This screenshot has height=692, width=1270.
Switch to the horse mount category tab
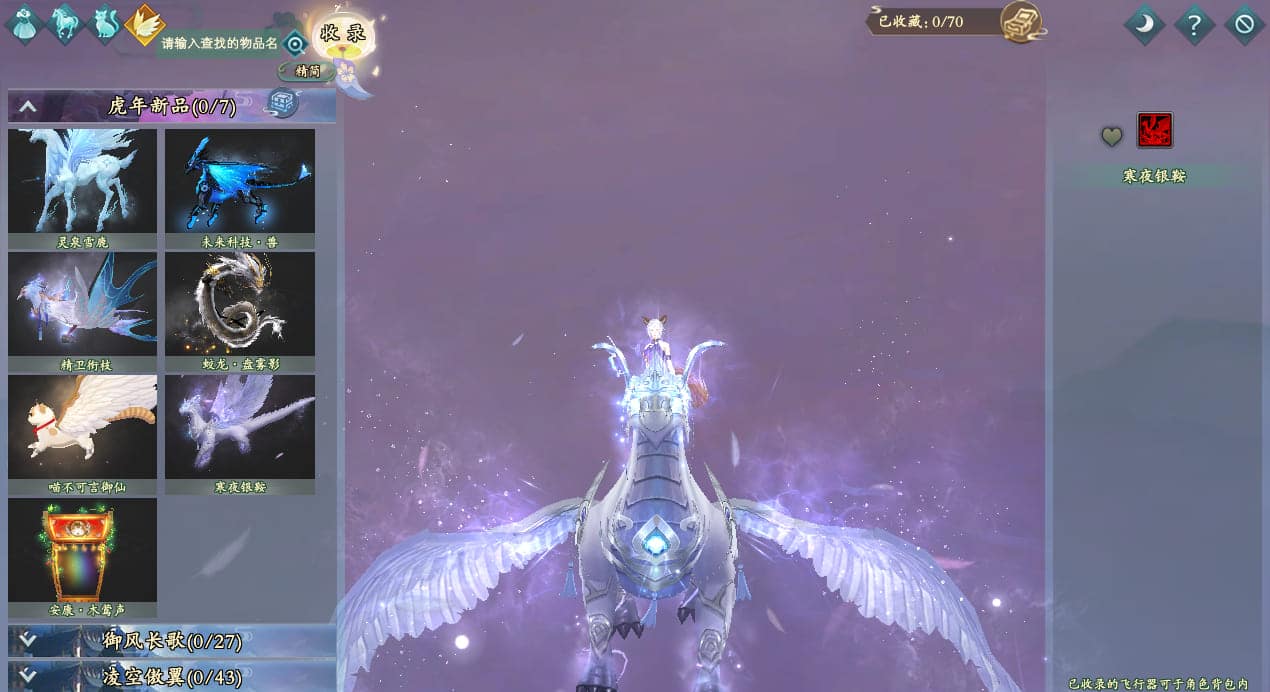click(65, 24)
